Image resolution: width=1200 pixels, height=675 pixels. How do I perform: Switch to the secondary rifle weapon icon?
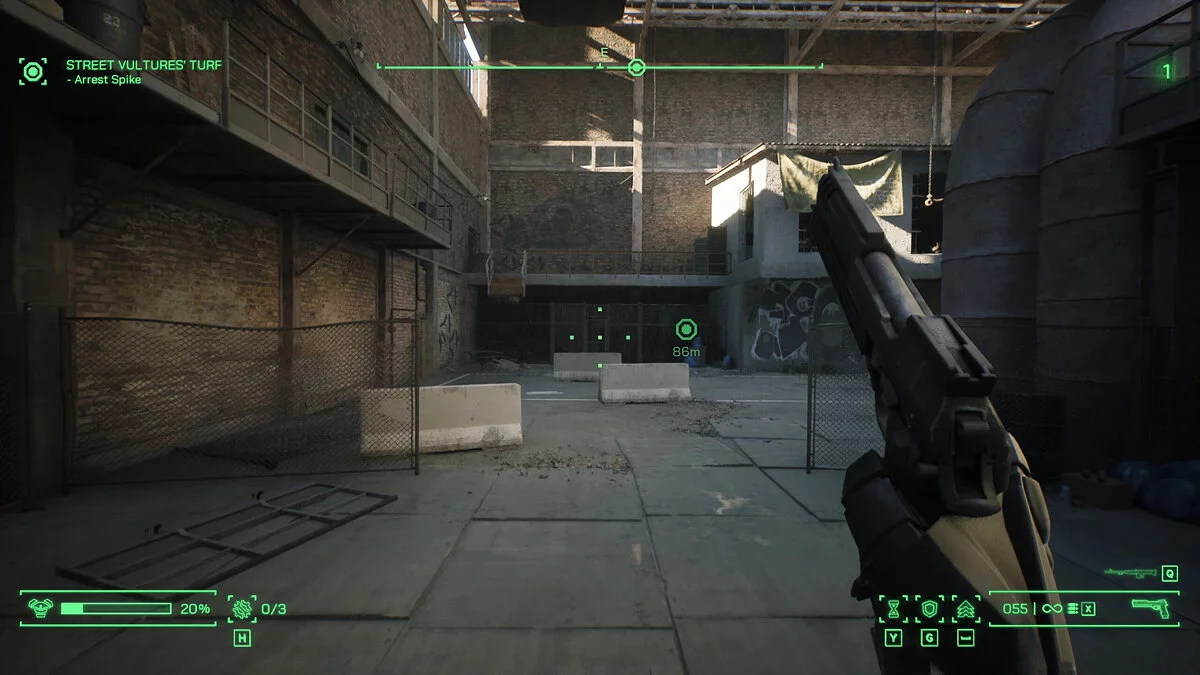[1130, 573]
